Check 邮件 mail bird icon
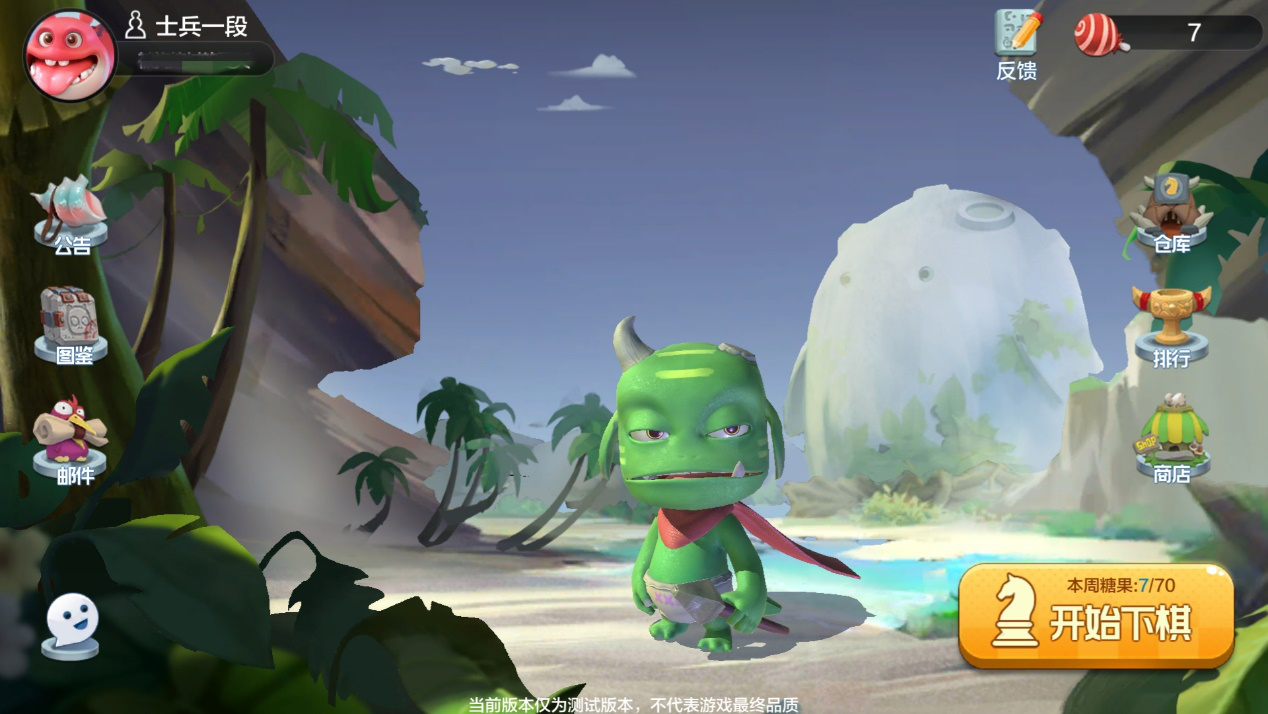1268x714 pixels. (x=70, y=438)
